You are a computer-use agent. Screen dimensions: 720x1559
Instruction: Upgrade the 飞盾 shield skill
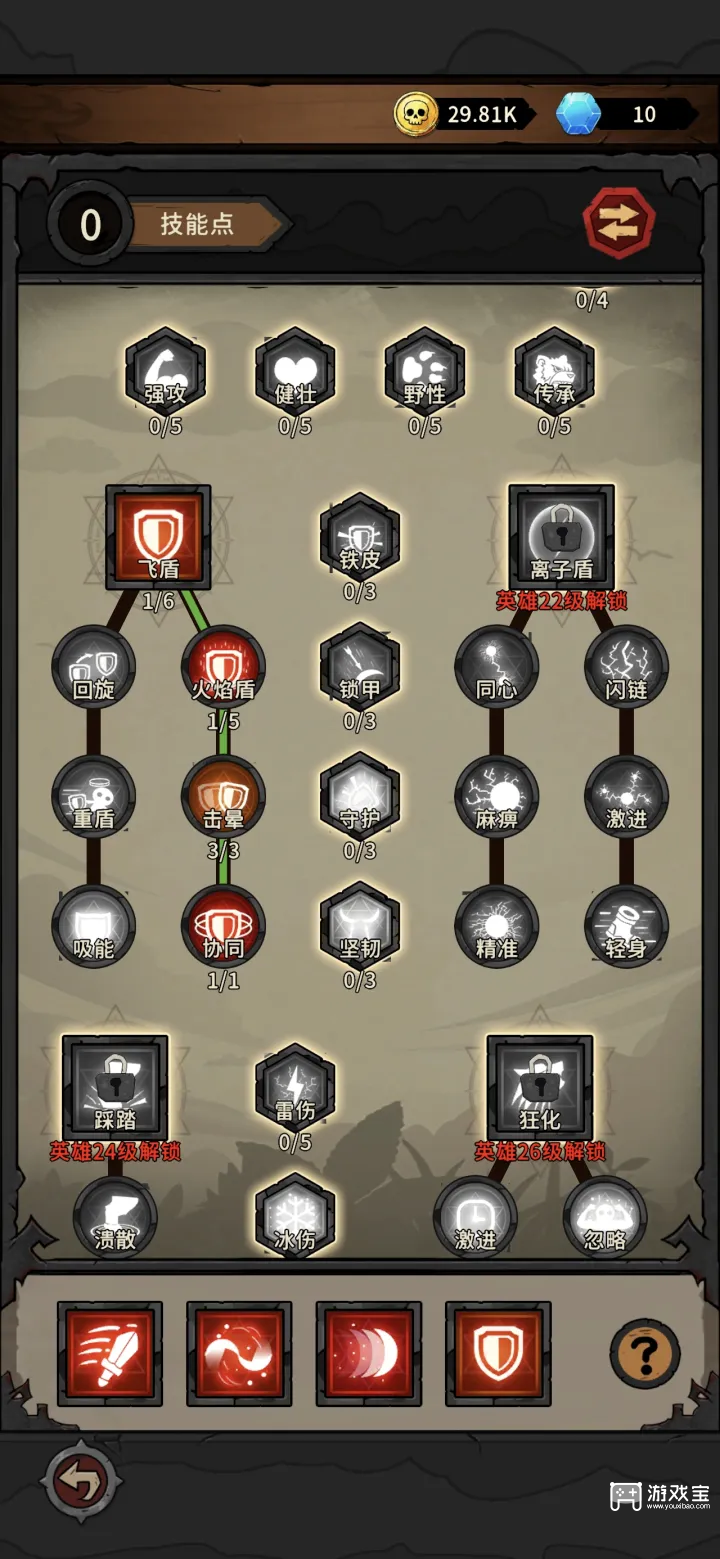[x=158, y=538]
